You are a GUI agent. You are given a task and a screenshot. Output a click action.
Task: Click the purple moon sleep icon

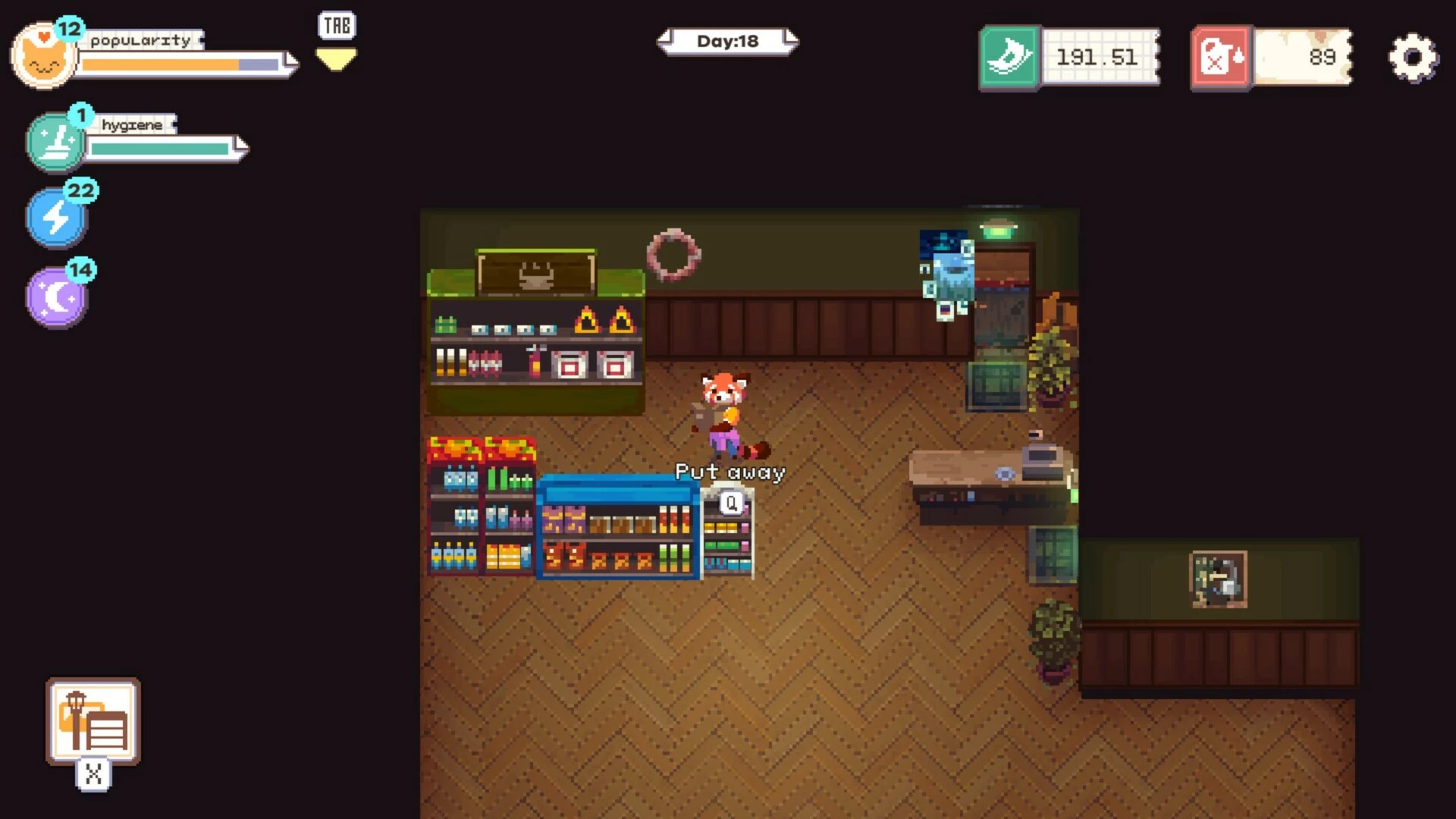pos(57,297)
